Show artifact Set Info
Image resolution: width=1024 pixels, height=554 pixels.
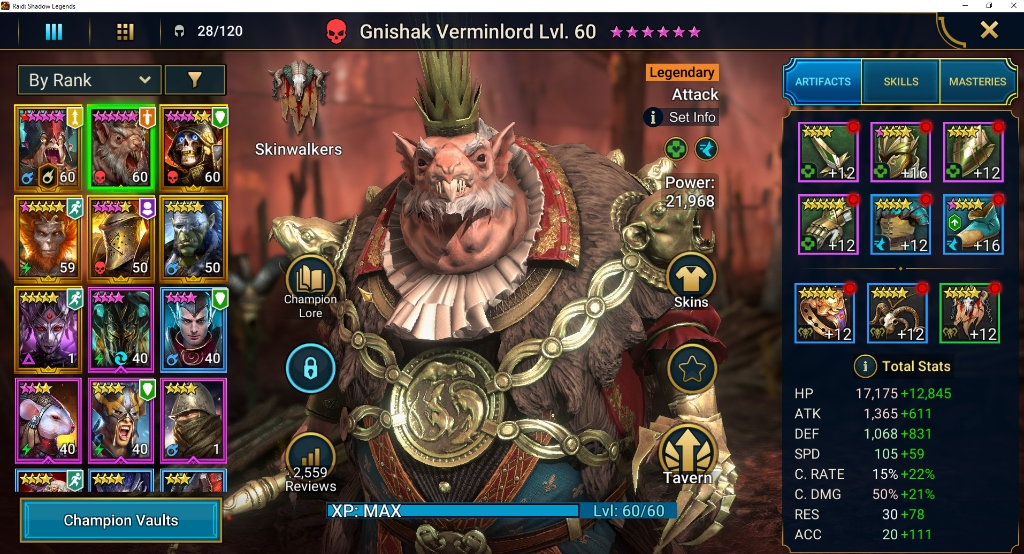pyautogui.click(x=682, y=117)
